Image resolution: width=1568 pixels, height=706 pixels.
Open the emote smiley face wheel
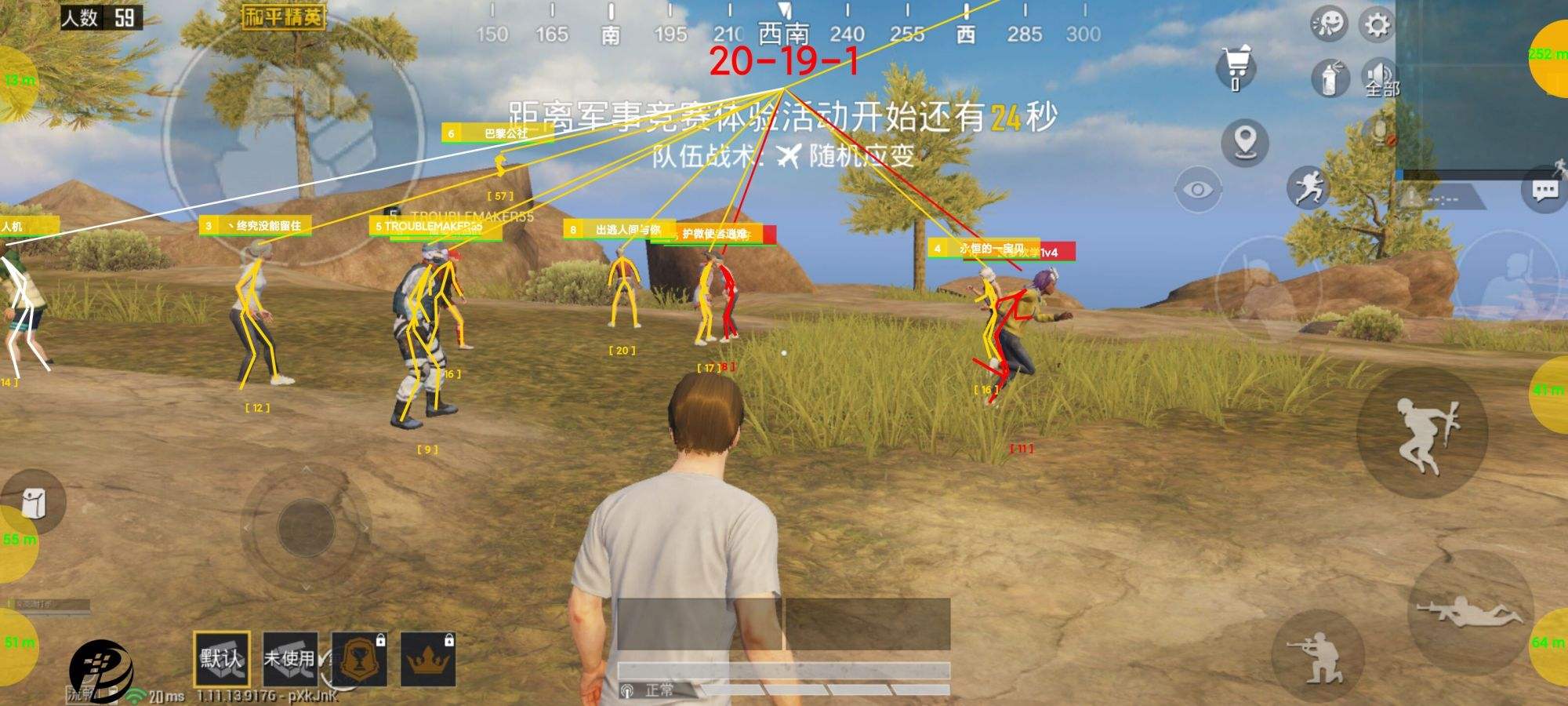click(x=1327, y=25)
